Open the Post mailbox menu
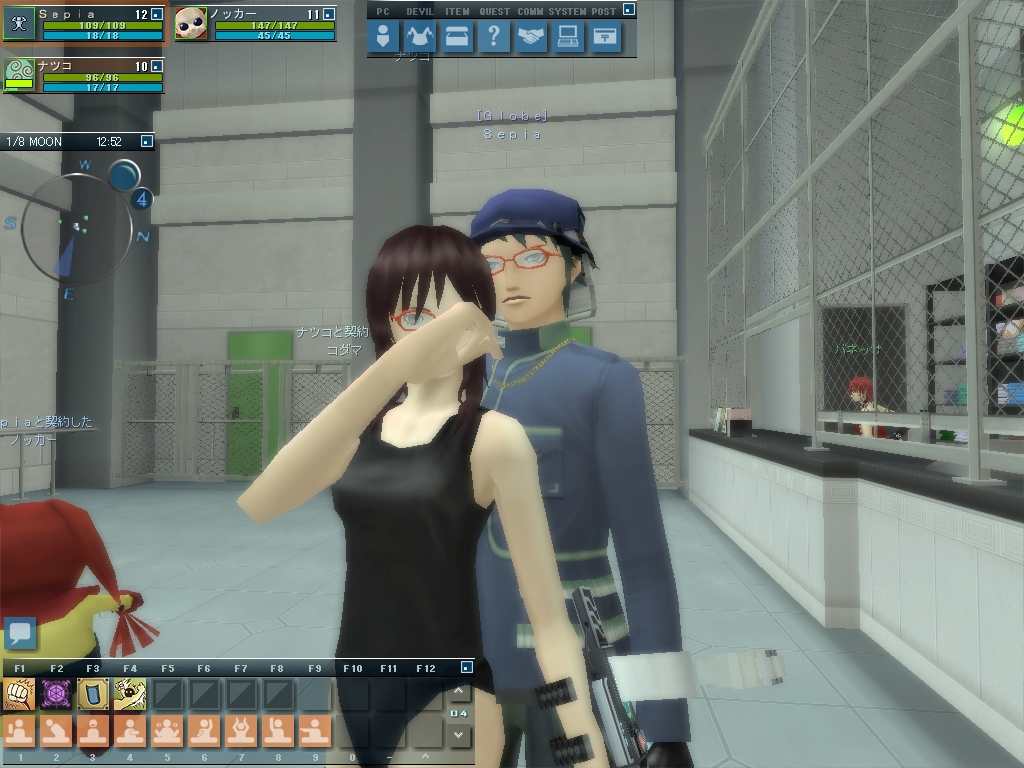The height and width of the screenshot is (768, 1024). pos(605,38)
